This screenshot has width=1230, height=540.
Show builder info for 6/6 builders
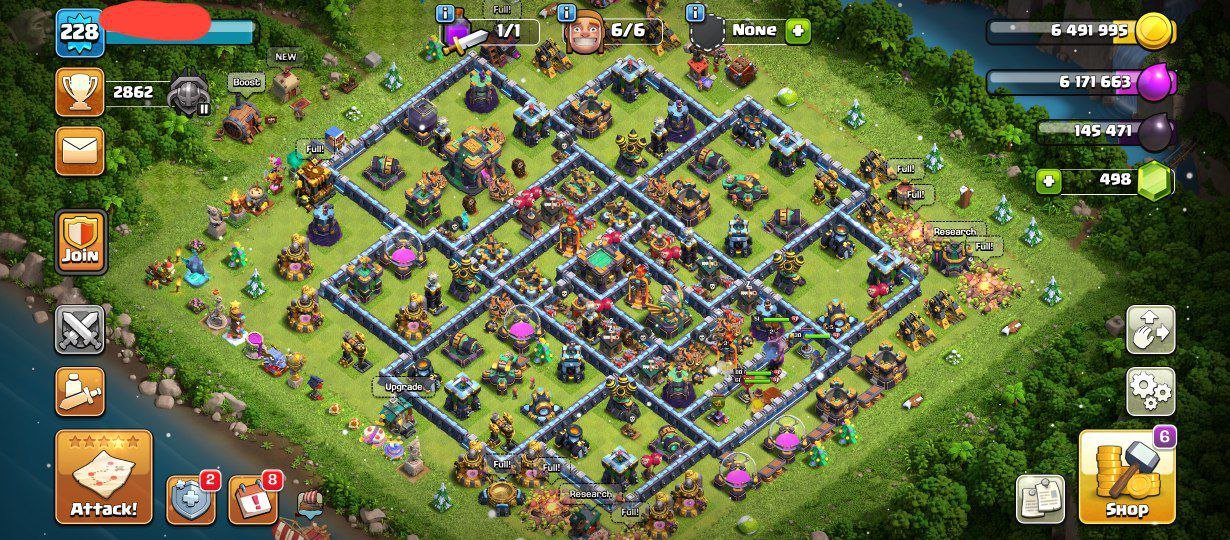point(567,13)
